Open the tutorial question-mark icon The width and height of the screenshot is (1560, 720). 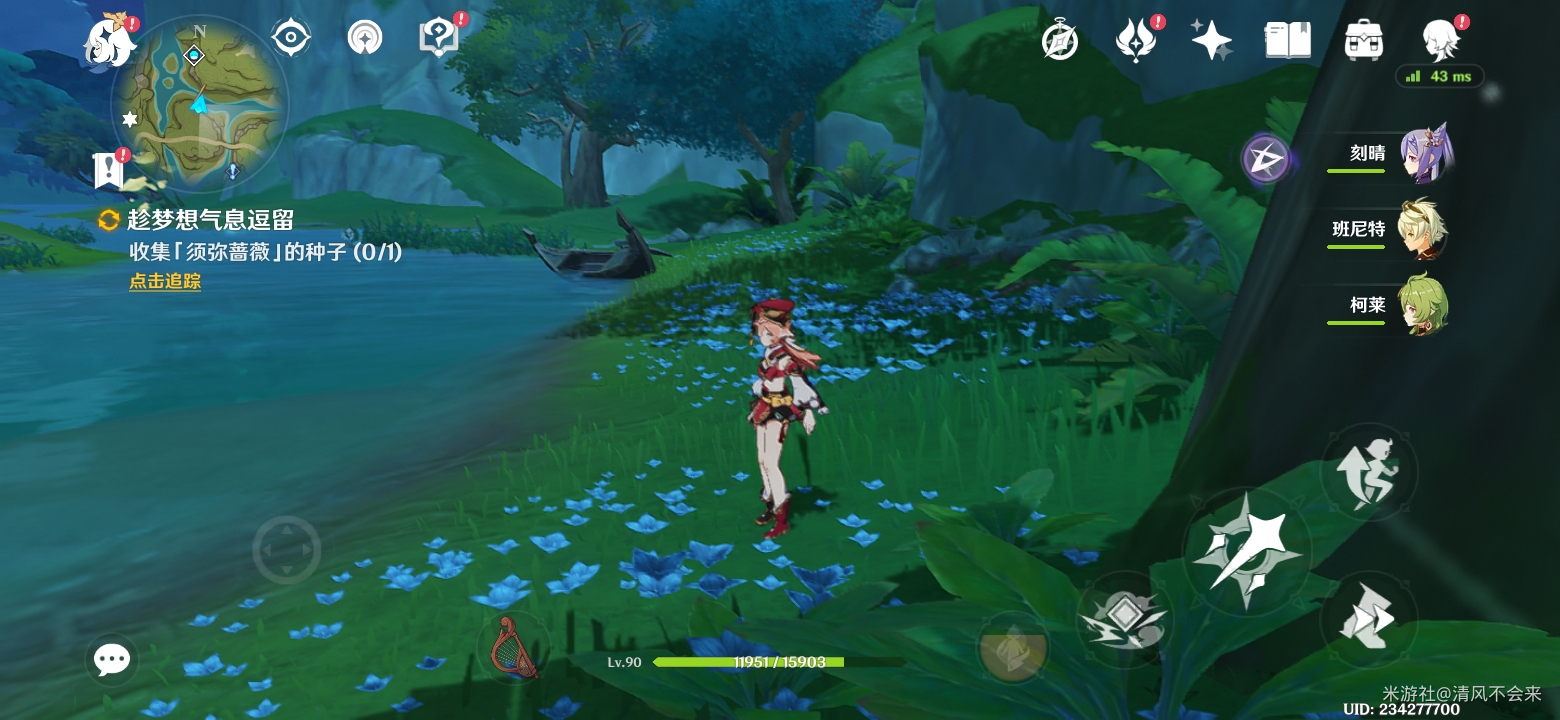[x=438, y=38]
